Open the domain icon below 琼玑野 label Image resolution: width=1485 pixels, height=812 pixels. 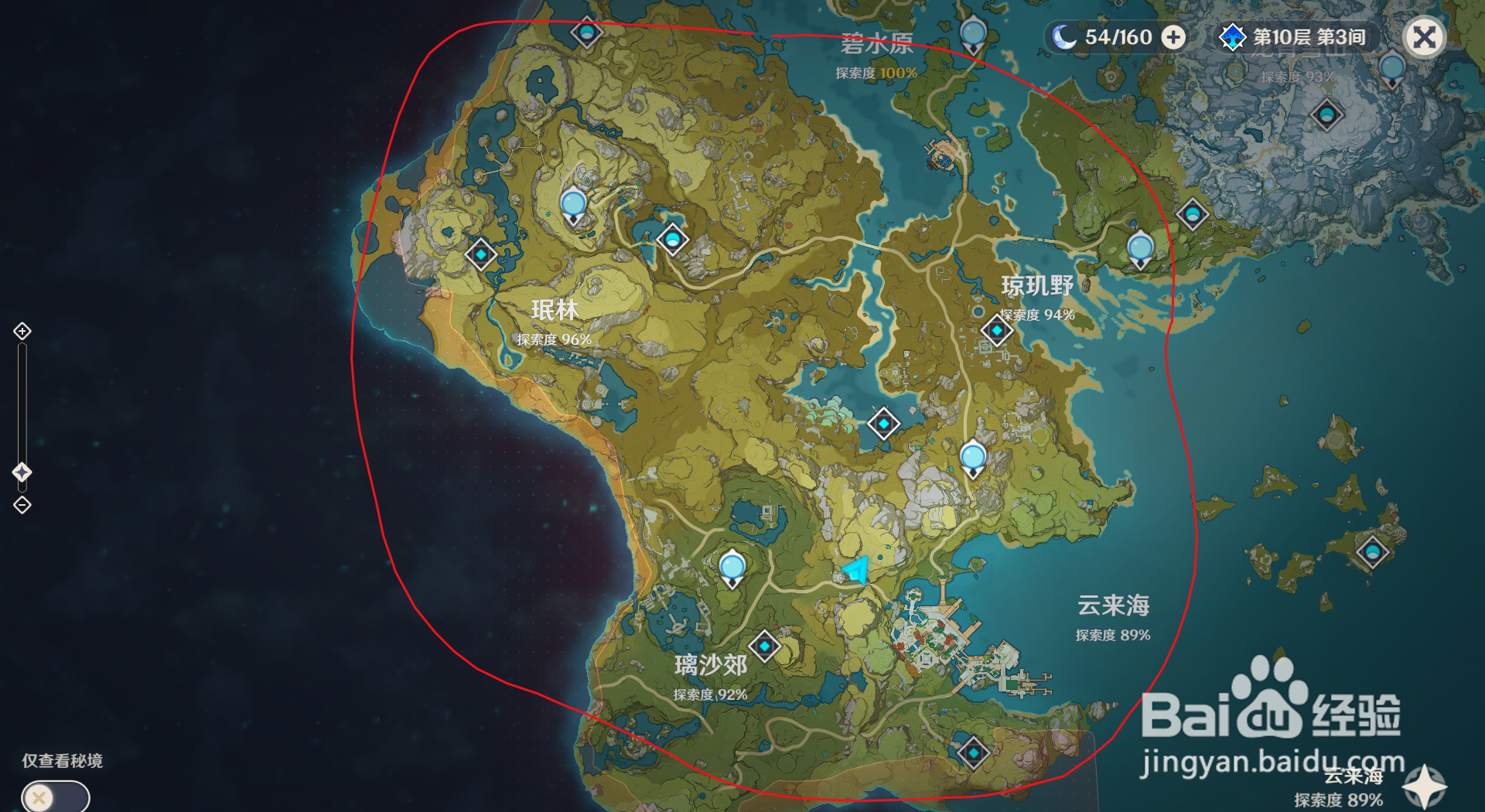pos(996,329)
